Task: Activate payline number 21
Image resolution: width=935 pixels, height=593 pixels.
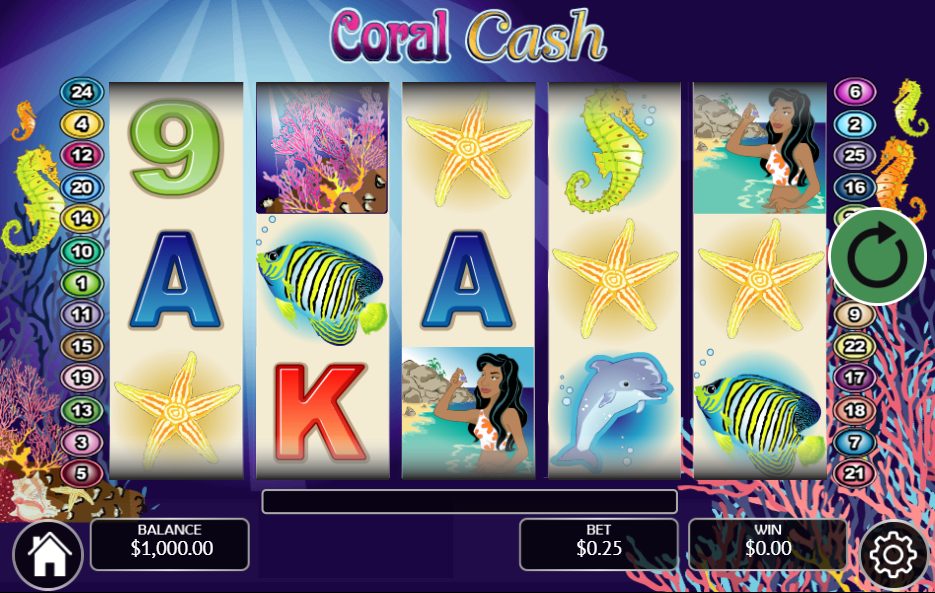Action: (x=854, y=472)
